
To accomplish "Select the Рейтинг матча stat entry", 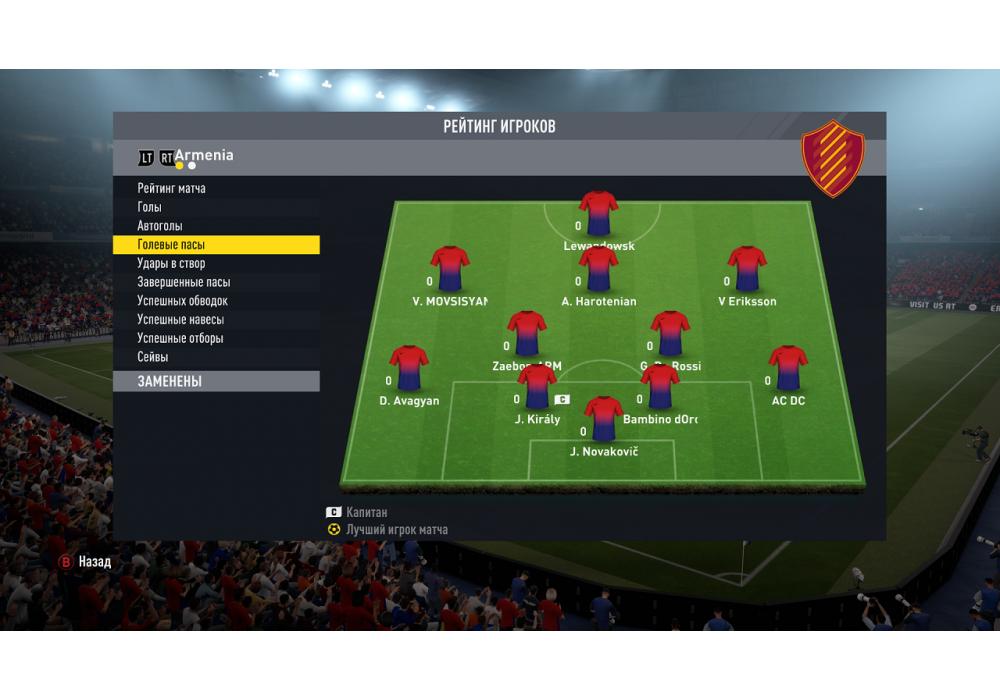I will (x=172, y=188).
